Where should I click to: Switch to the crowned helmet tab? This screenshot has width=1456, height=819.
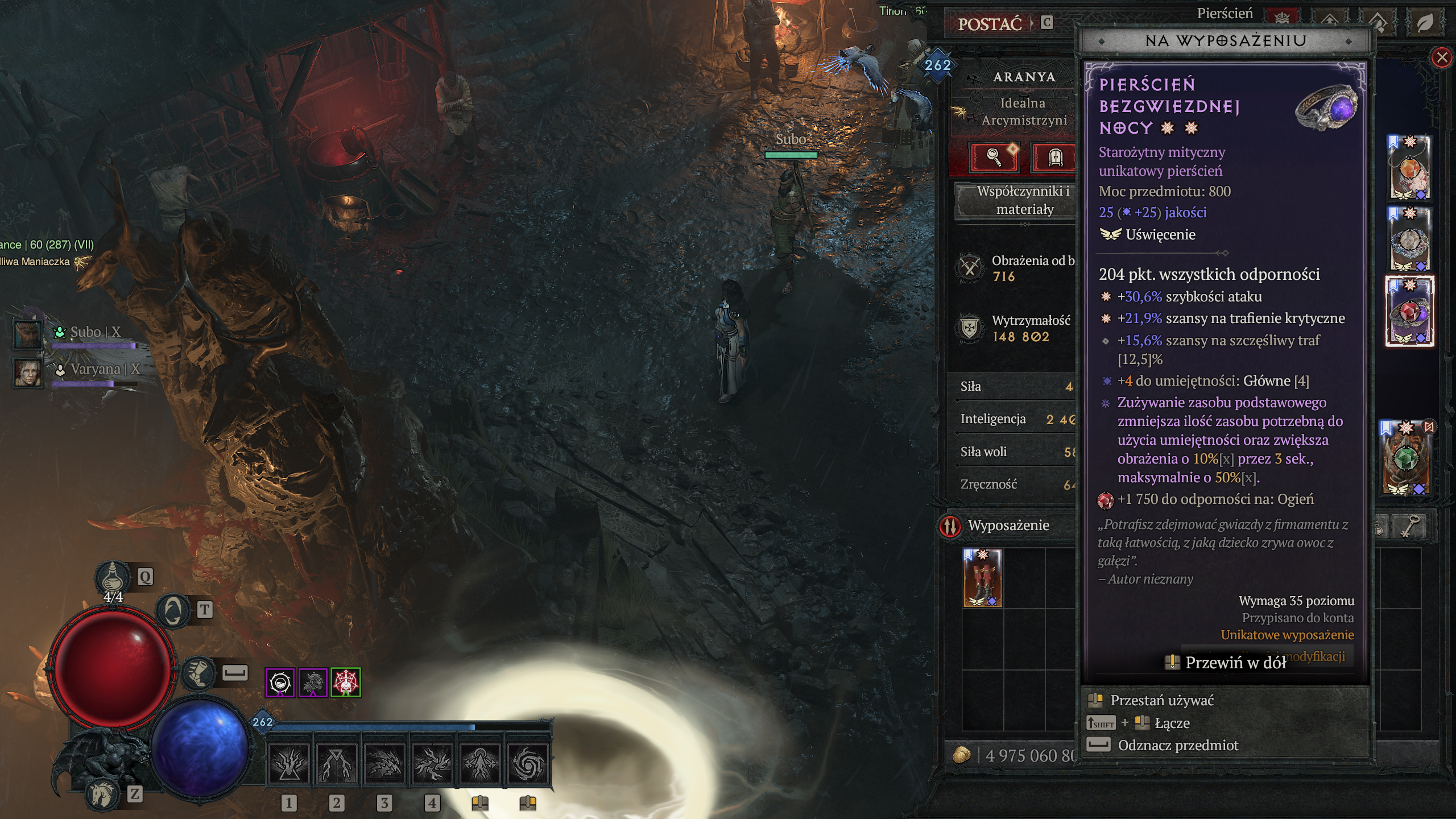tap(1282, 19)
